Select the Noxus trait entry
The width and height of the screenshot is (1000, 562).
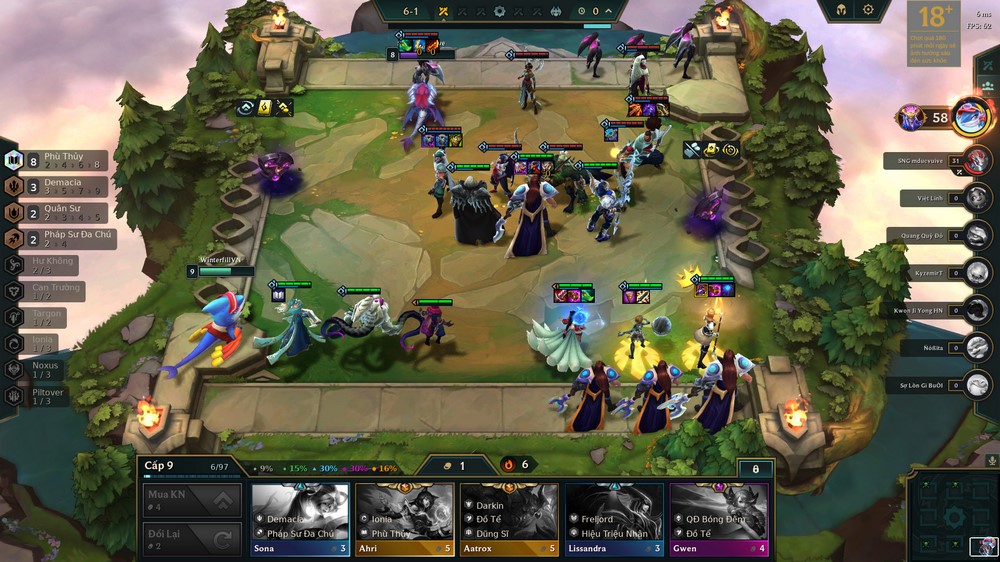(x=38, y=369)
